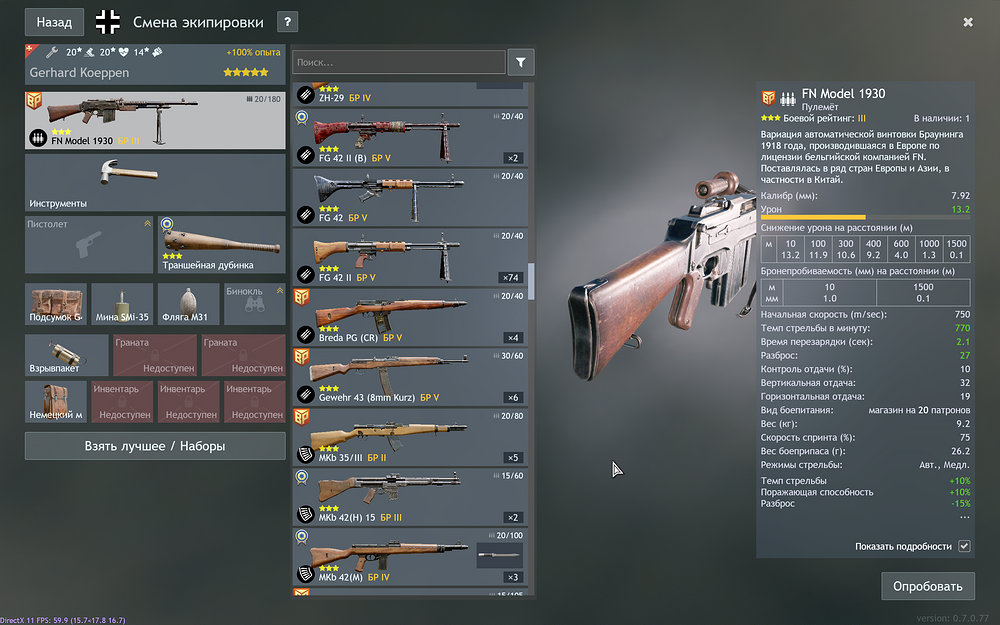Open the Подсумок pouch slot
The height and width of the screenshot is (625, 1000).
pyautogui.click(x=55, y=304)
